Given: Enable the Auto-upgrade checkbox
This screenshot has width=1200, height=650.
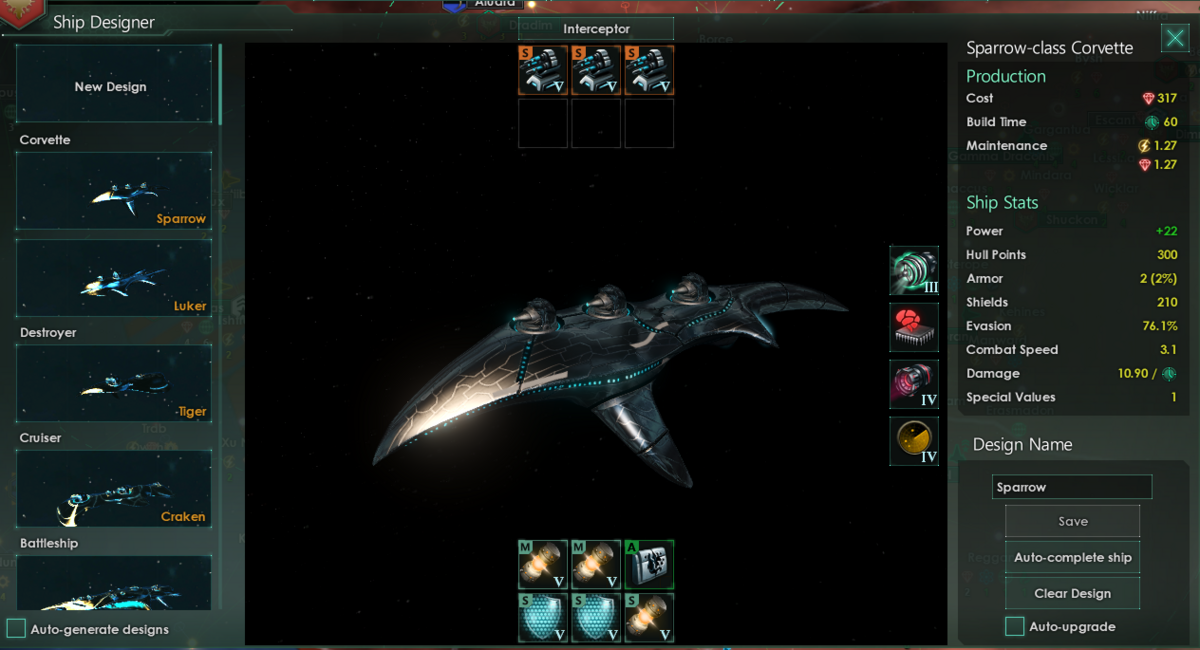Looking at the screenshot, I should (1015, 627).
